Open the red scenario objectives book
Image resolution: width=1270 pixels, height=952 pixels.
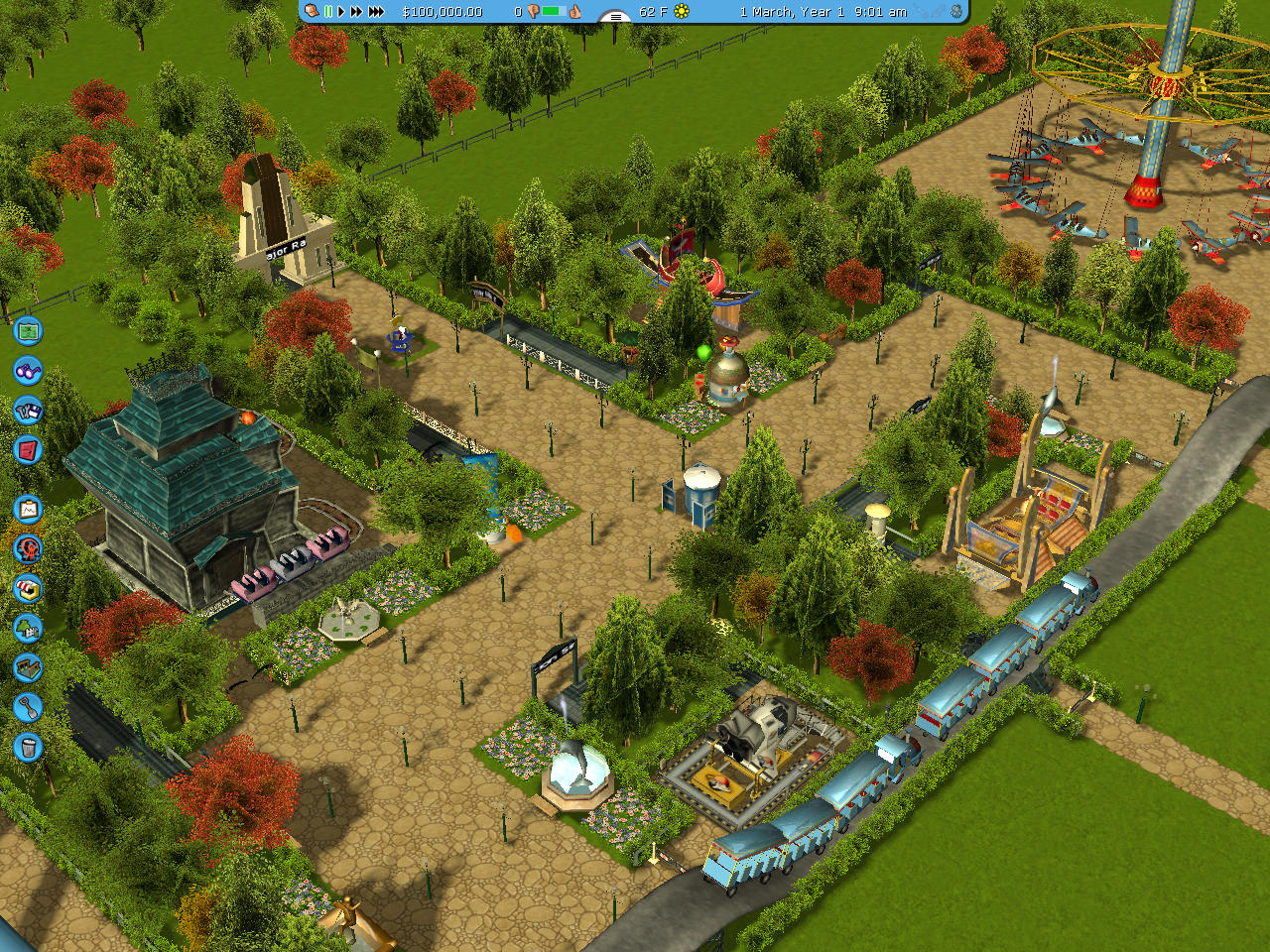coord(28,450)
